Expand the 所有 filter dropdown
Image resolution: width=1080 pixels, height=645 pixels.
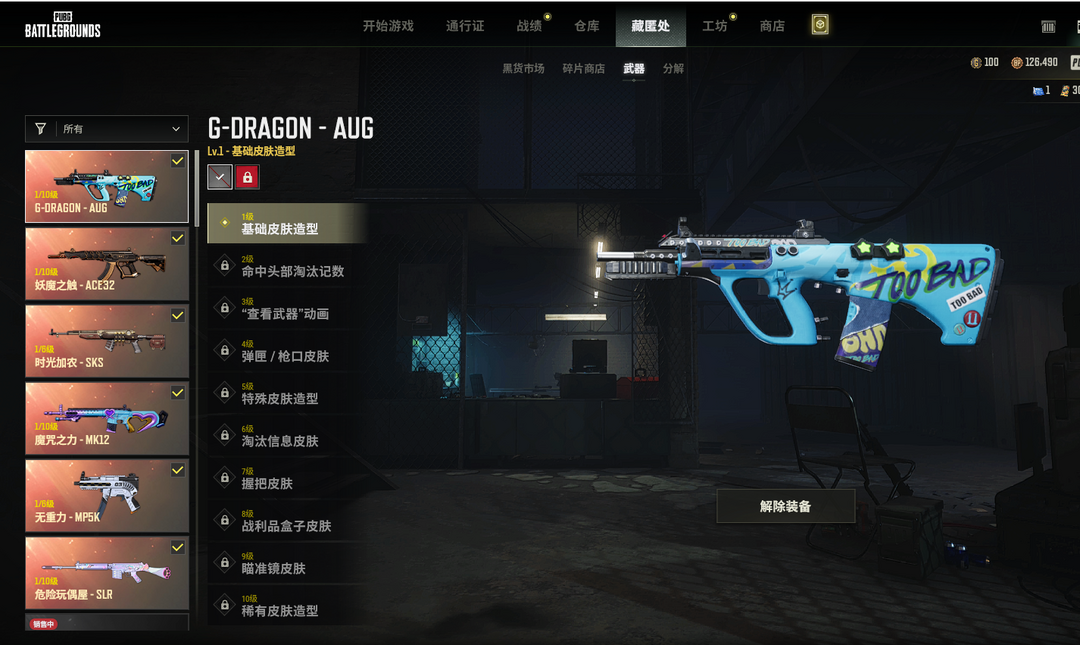point(106,129)
